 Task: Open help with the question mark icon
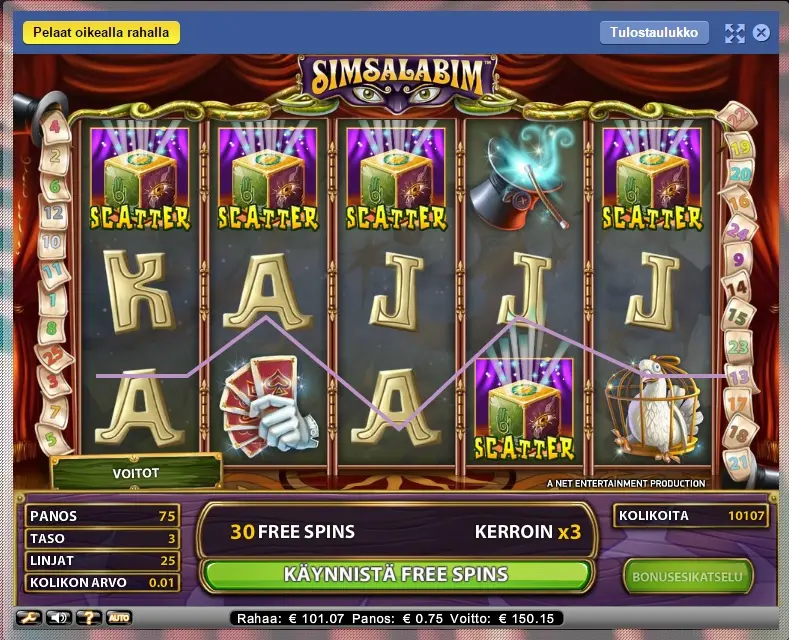tap(91, 617)
